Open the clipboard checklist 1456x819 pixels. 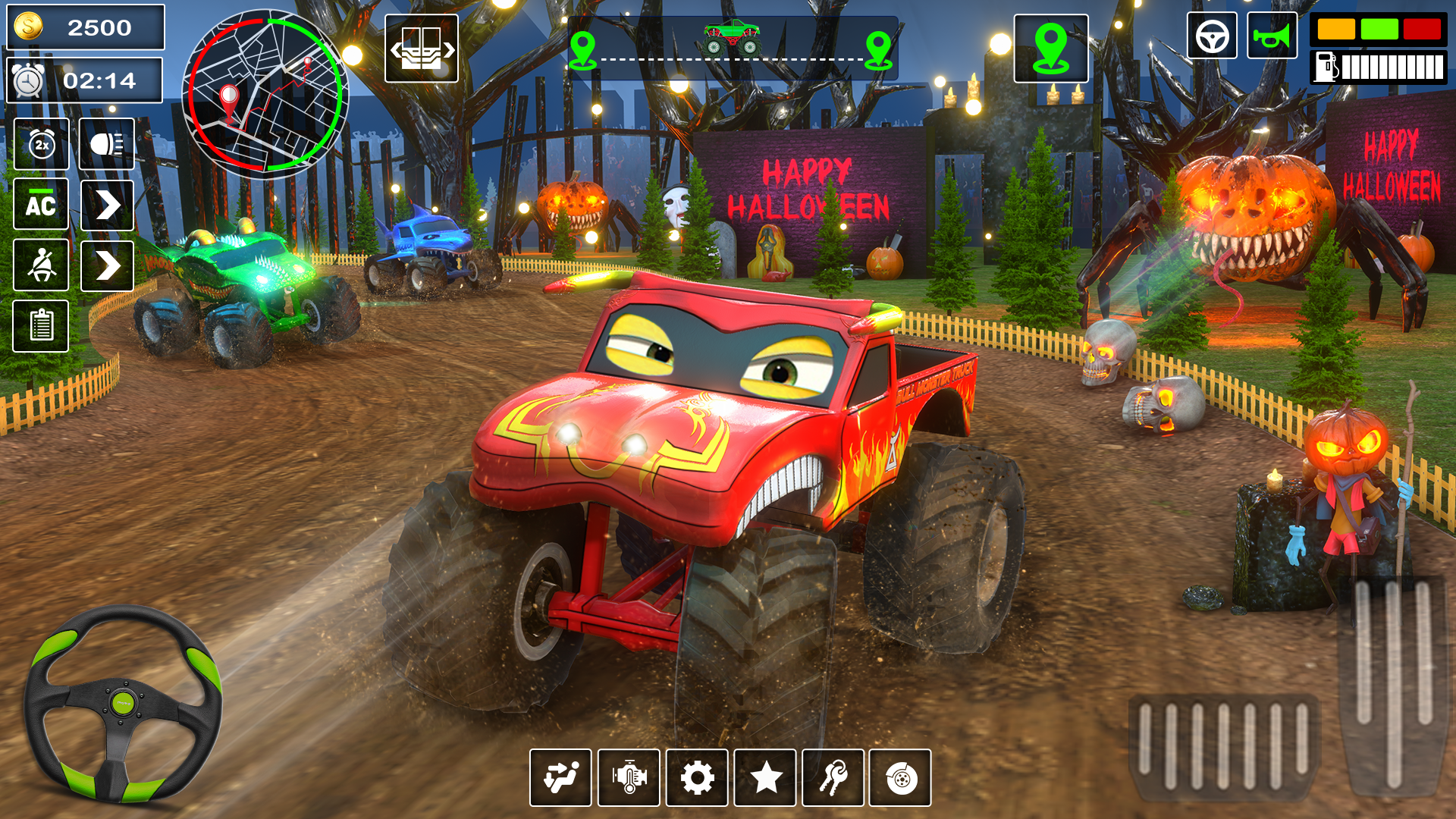click(x=41, y=326)
